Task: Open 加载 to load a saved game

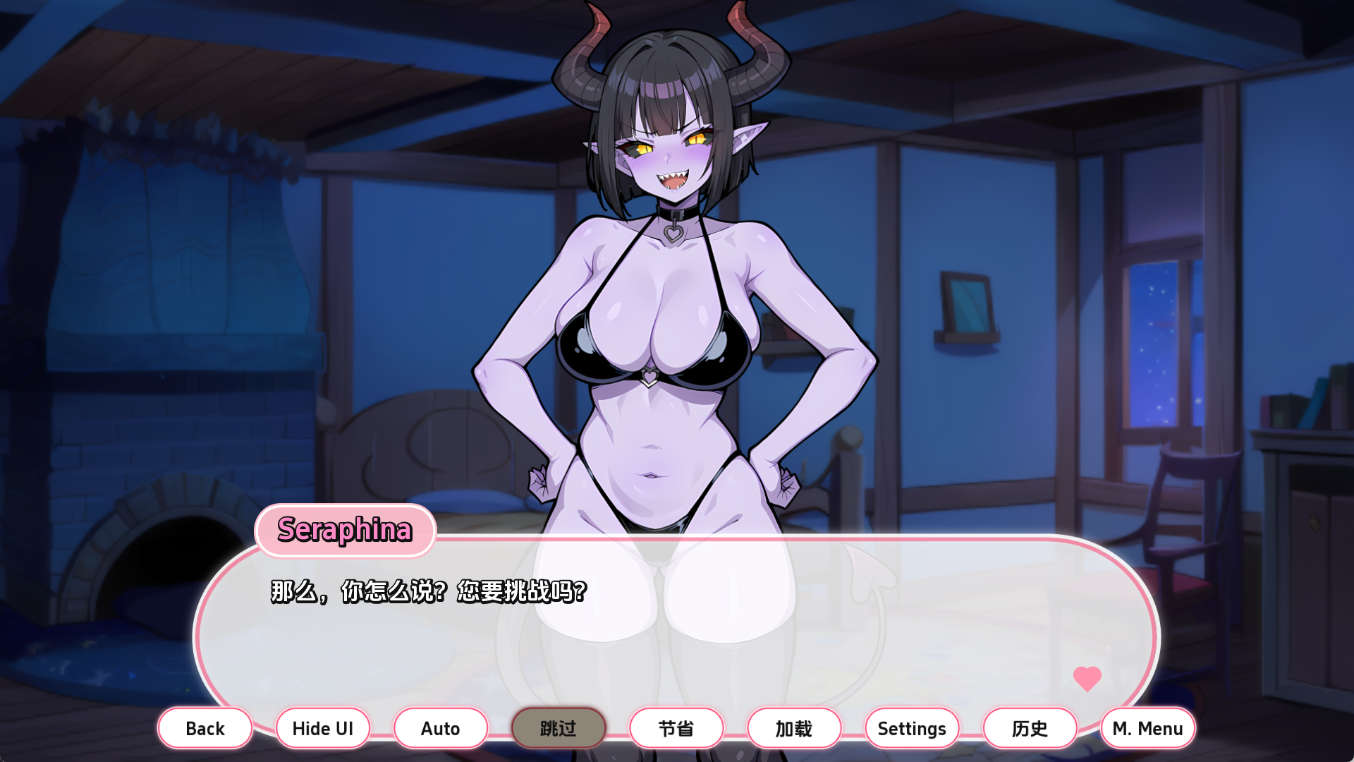Action: (793, 728)
